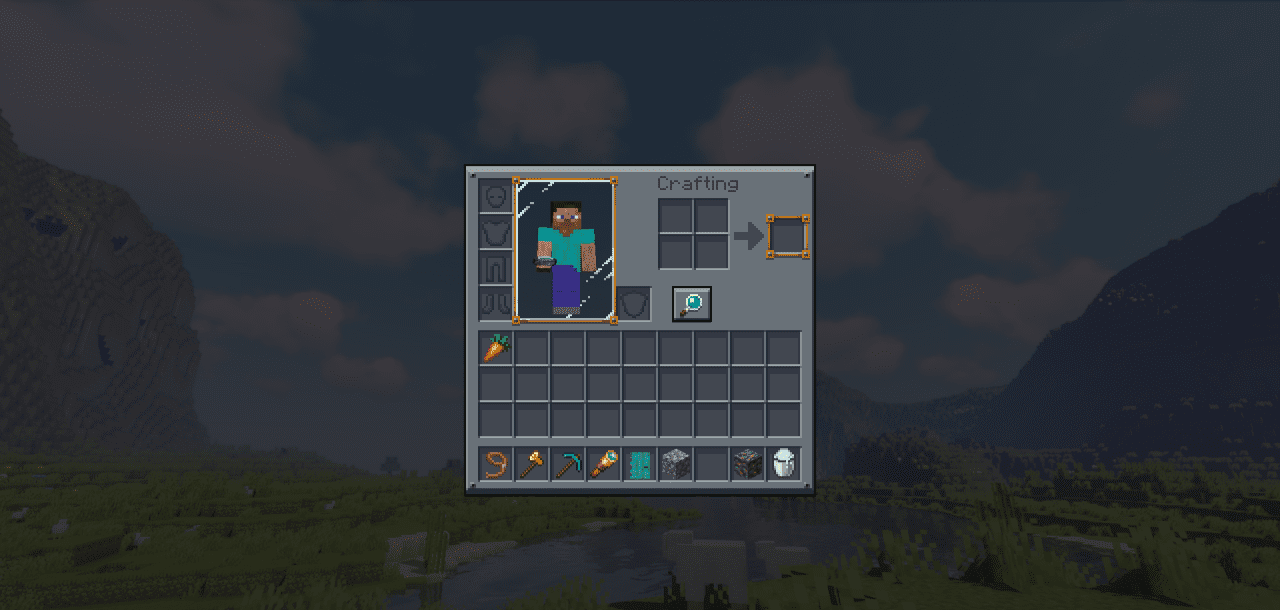The height and width of the screenshot is (610, 1280).
Task: Click the crafting output slot
Action: pyautogui.click(x=787, y=237)
